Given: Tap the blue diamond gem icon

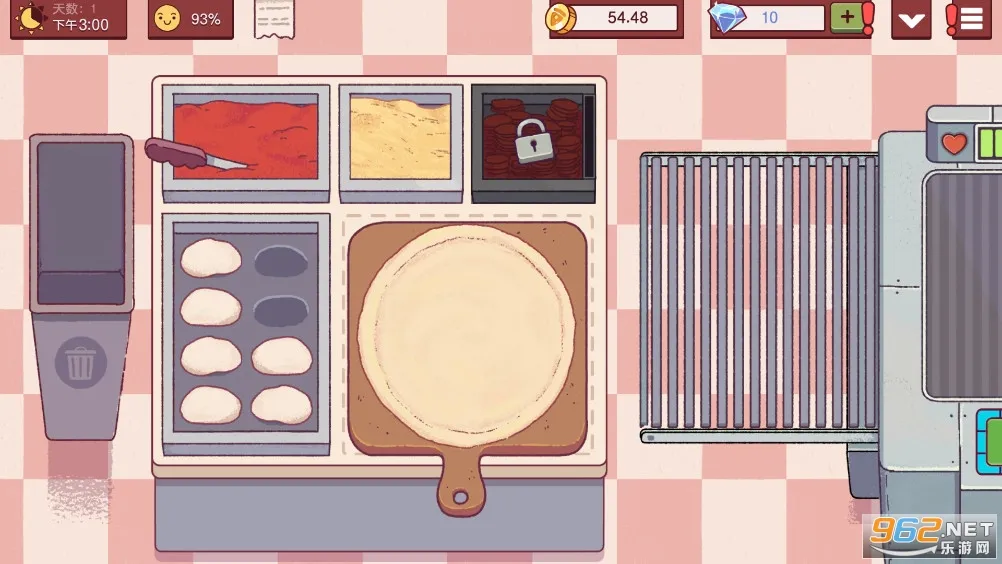Looking at the screenshot, I should (726, 18).
